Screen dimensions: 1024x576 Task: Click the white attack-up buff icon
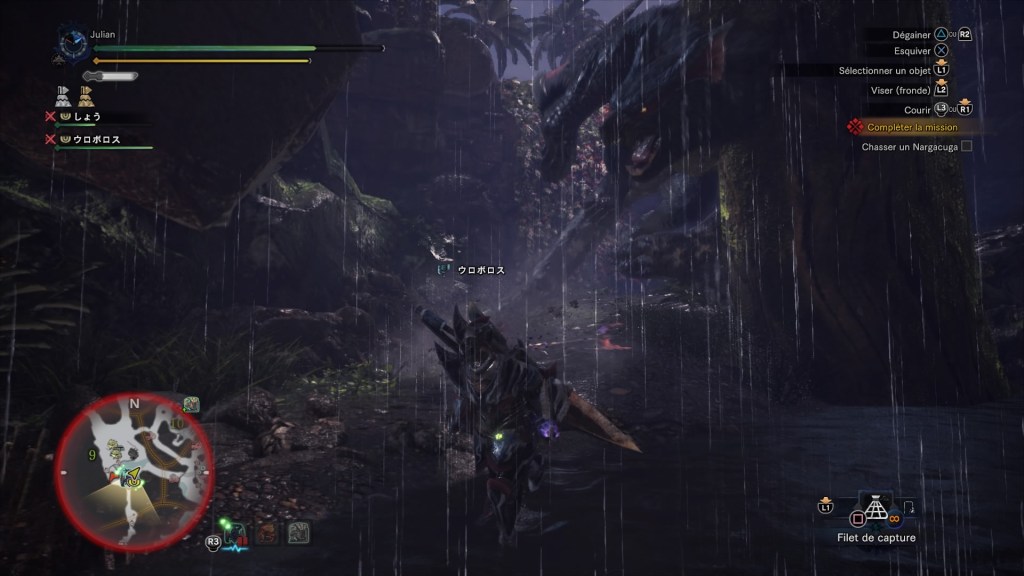pyautogui.click(x=62, y=96)
